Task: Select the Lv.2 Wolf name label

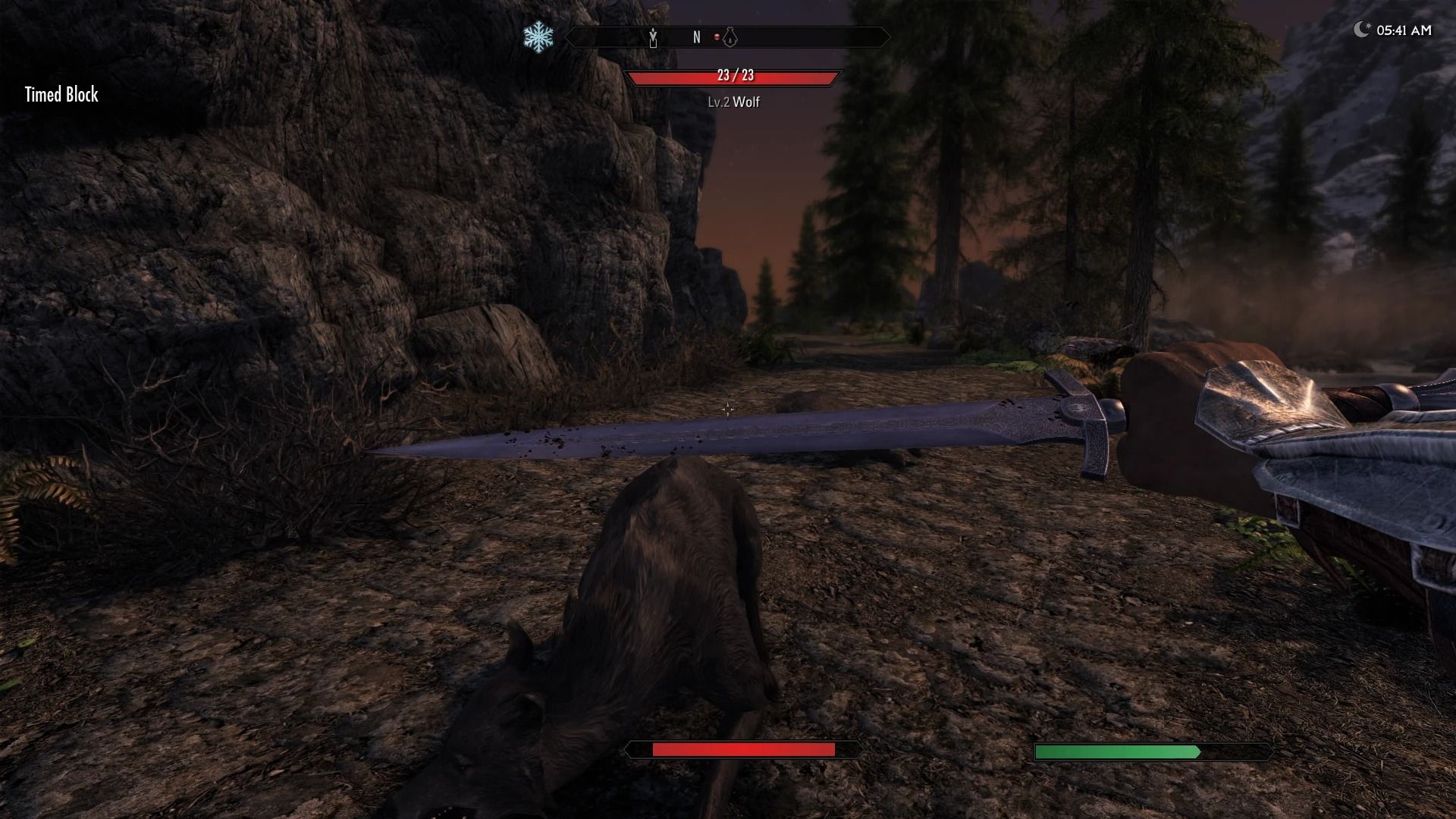Action: (733, 100)
